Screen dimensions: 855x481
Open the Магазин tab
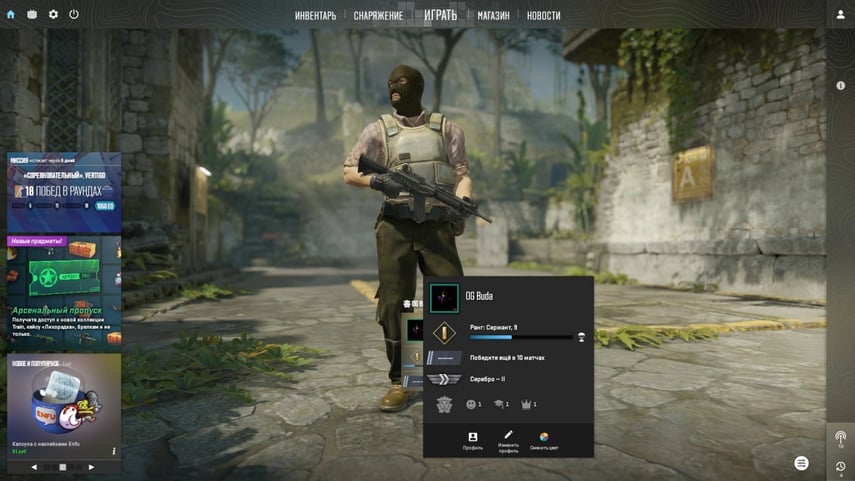tap(493, 16)
